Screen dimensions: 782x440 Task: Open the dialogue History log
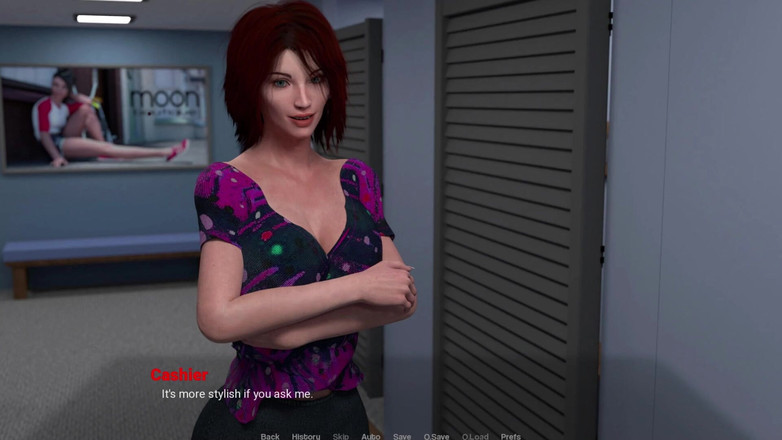(306, 436)
